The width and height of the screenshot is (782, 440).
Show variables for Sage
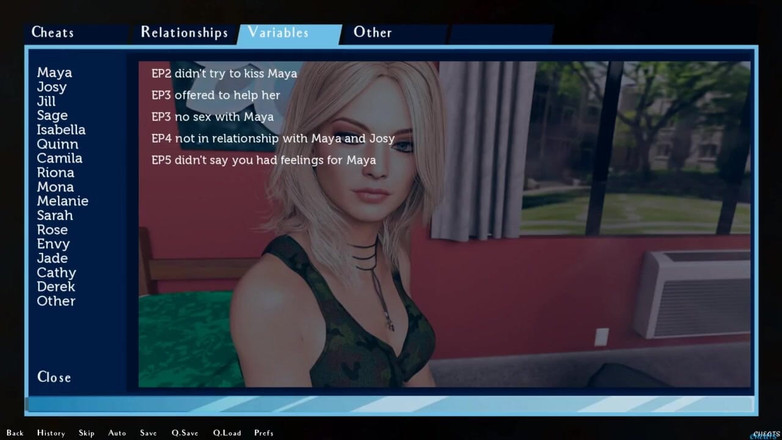click(52, 116)
